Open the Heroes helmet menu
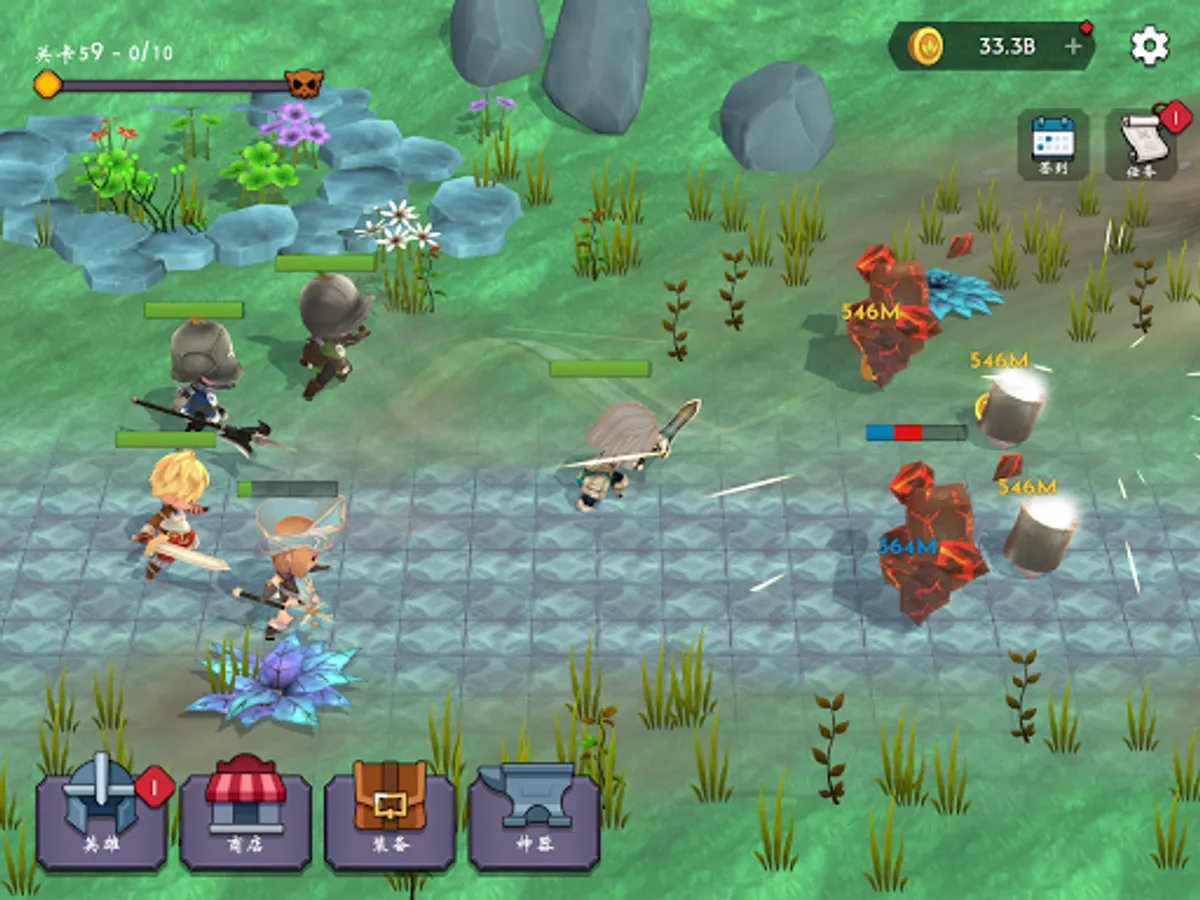The image size is (1200, 900). [x=101, y=811]
